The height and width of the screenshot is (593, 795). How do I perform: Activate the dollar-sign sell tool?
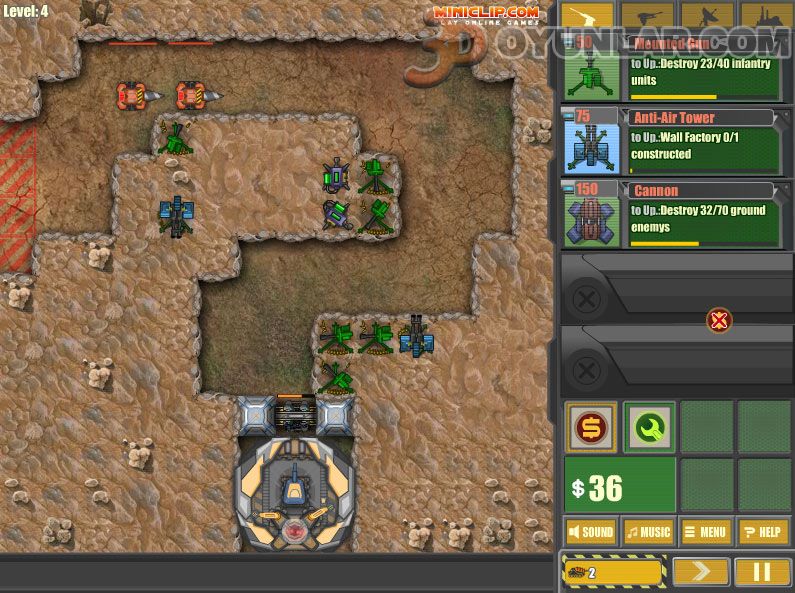[x=591, y=427]
